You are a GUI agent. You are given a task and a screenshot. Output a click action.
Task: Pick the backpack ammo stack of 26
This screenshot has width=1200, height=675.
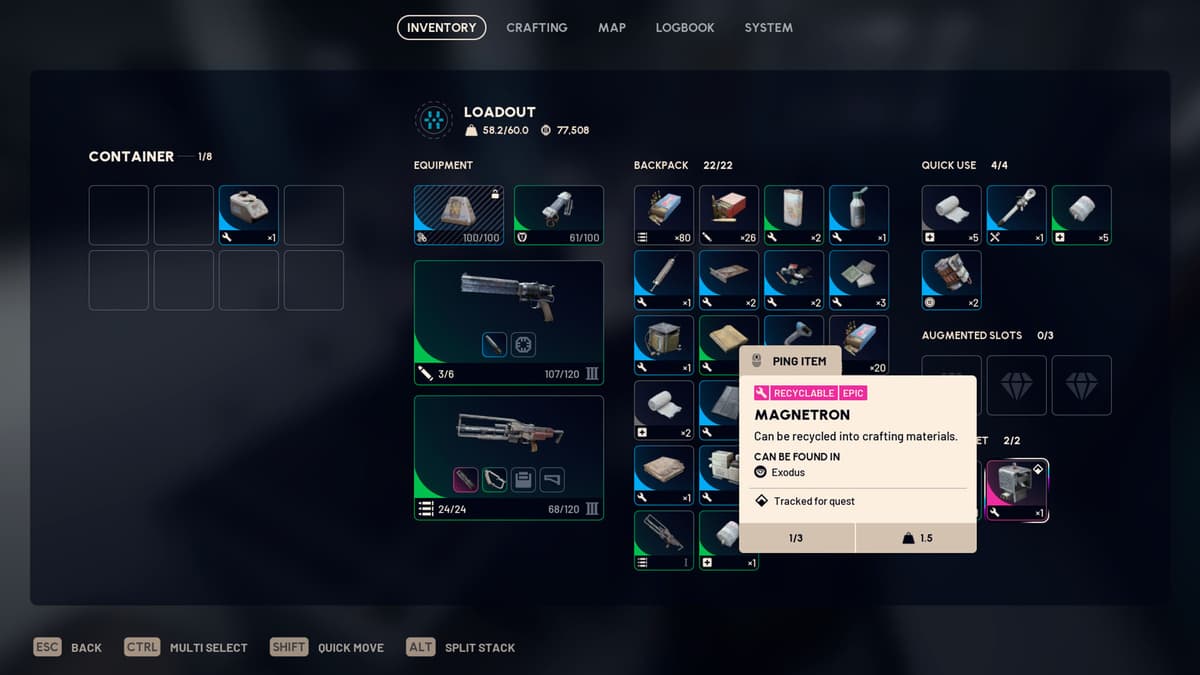729,214
